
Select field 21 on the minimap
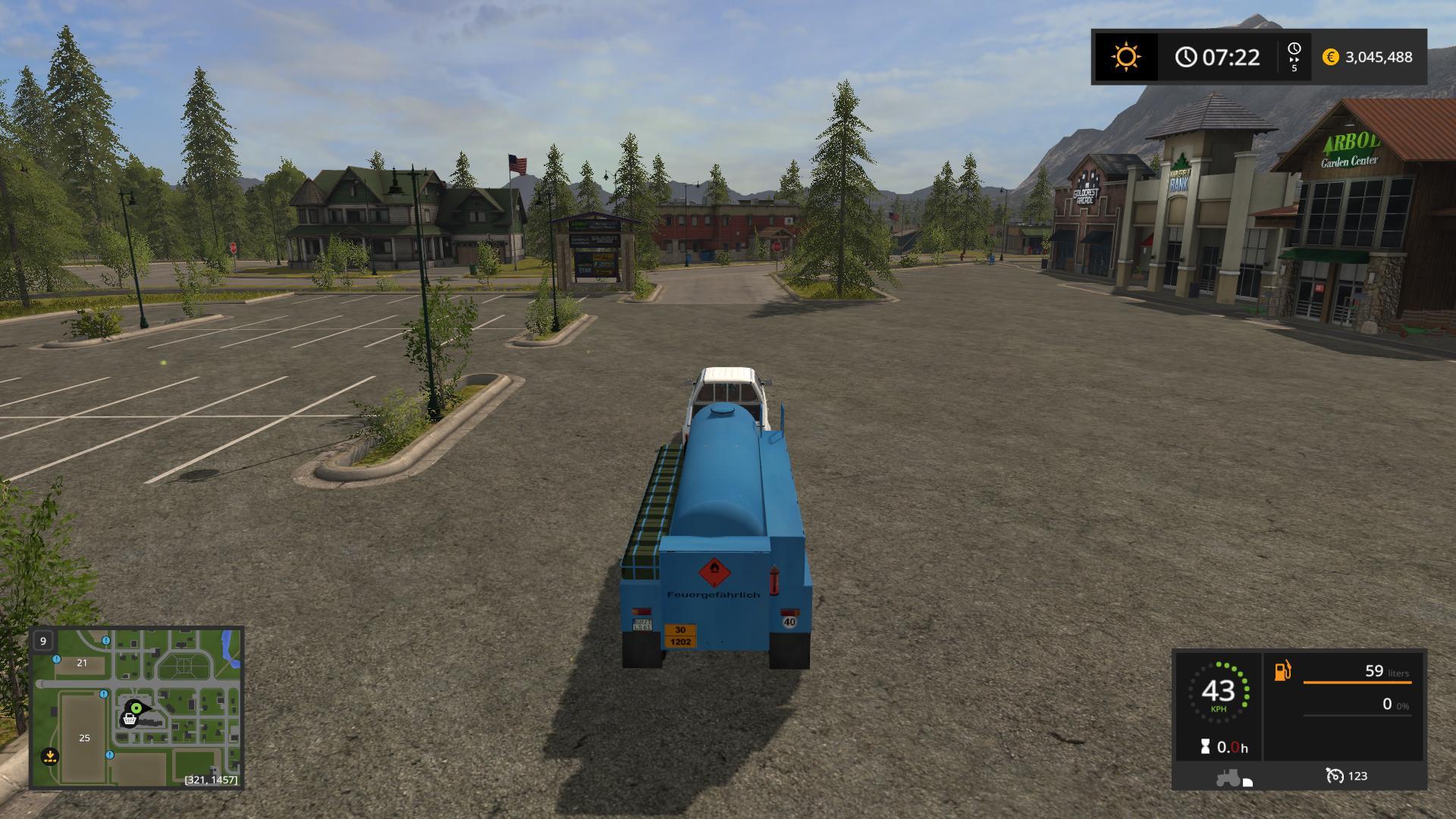tap(82, 663)
